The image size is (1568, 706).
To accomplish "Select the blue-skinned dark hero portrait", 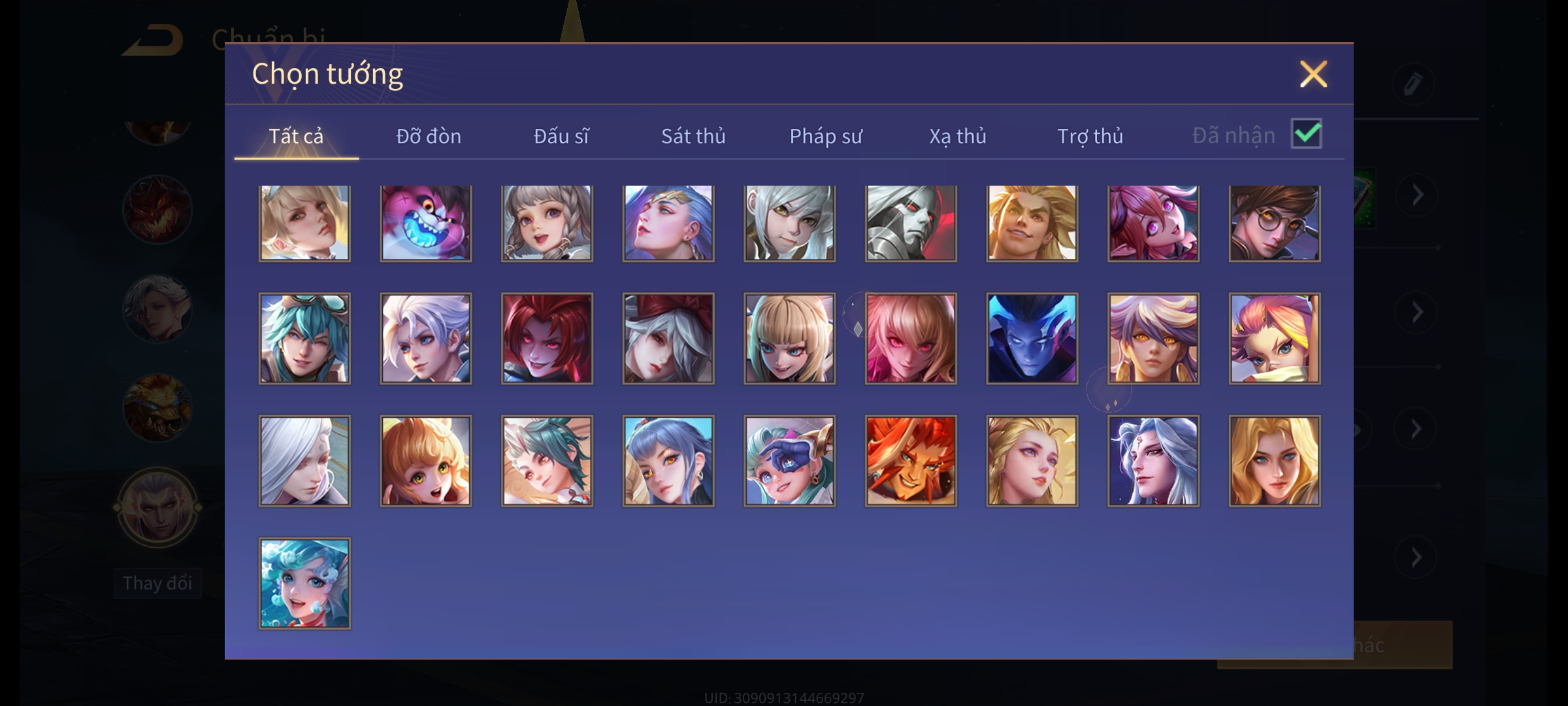I will (1032, 339).
